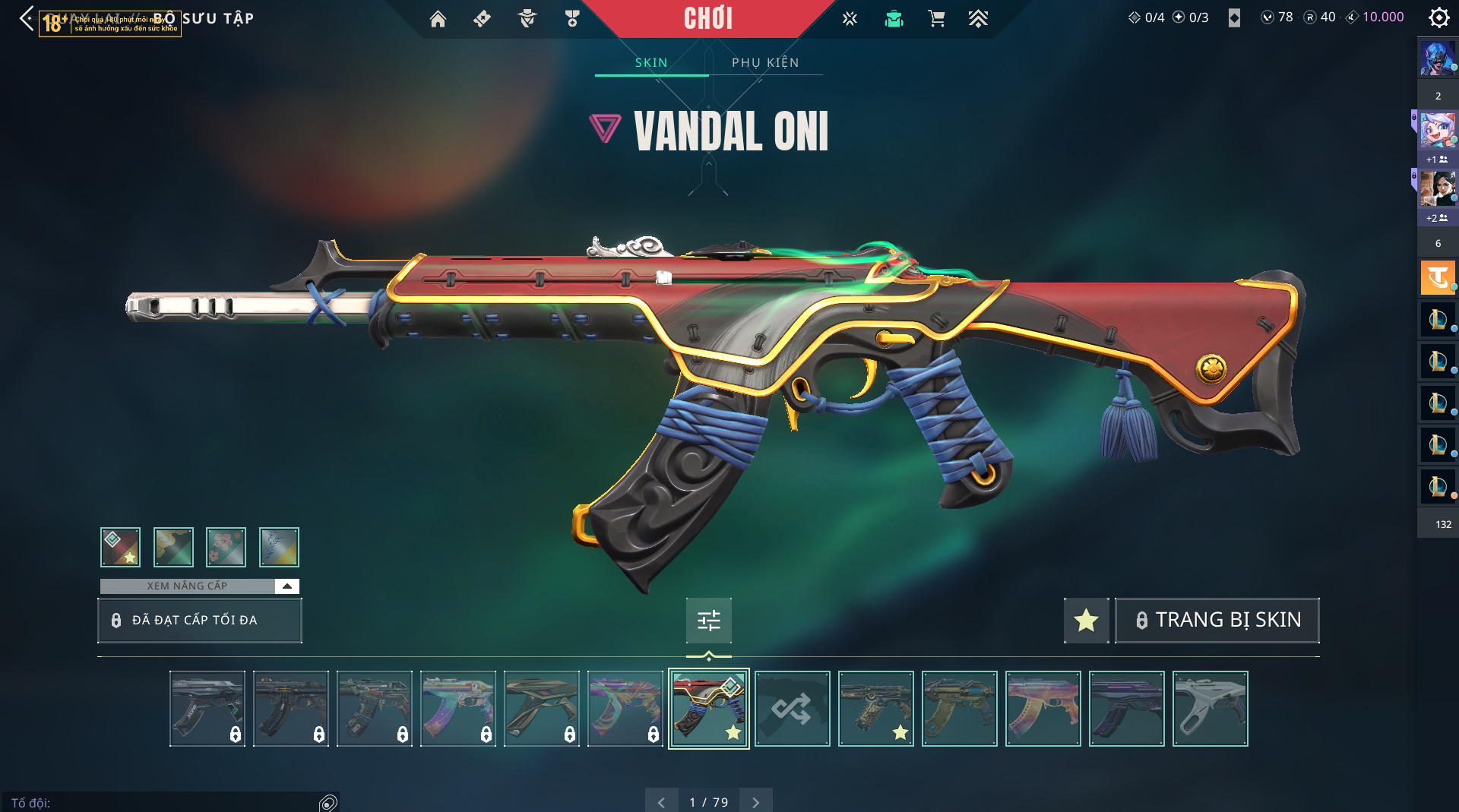Open the orange Teamfight Tactics icon in sidebar
The image size is (1459, 812).
[x=1437, y=277]
